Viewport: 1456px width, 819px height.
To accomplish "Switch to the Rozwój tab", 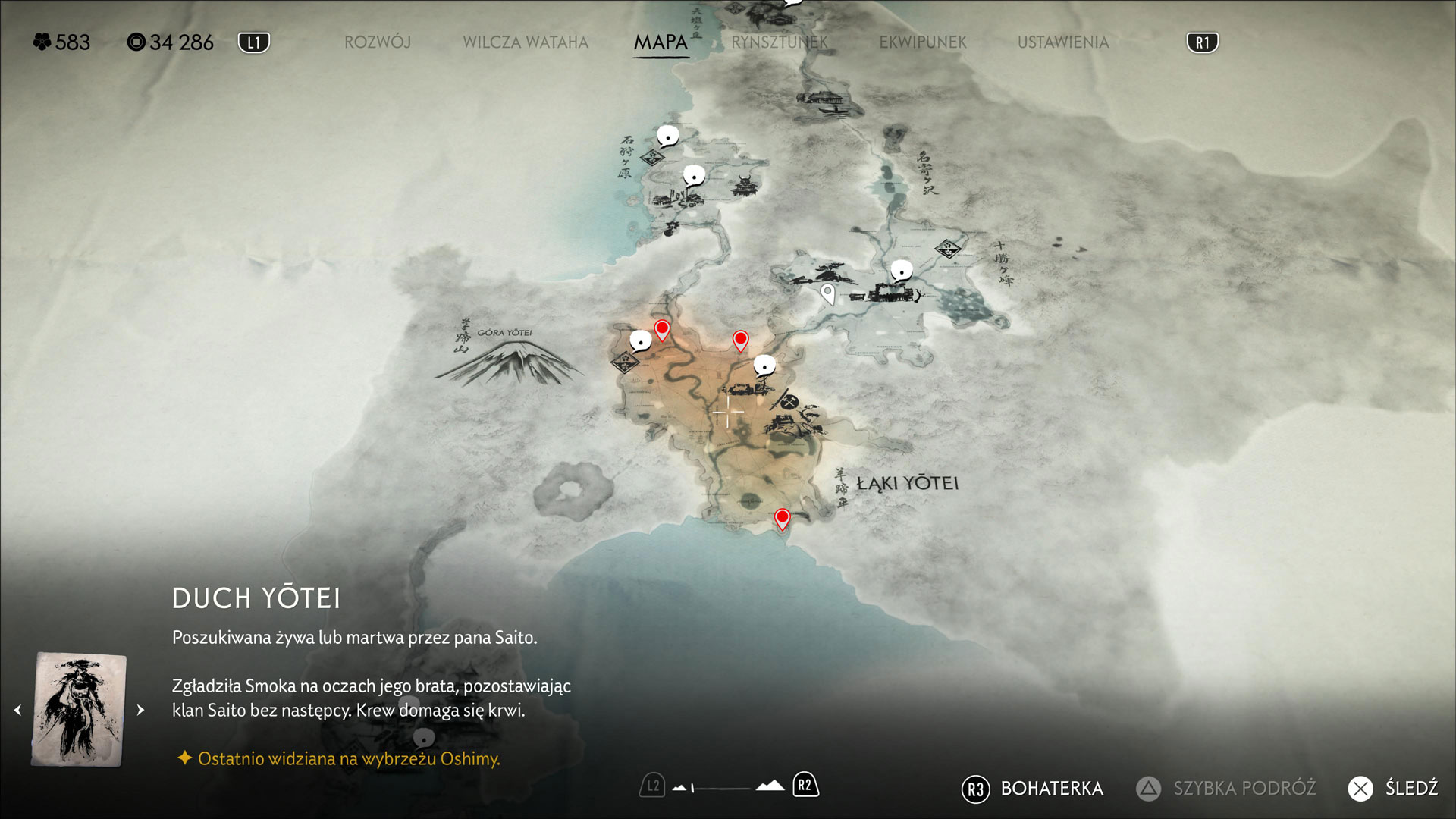I will tap(378, 42).
